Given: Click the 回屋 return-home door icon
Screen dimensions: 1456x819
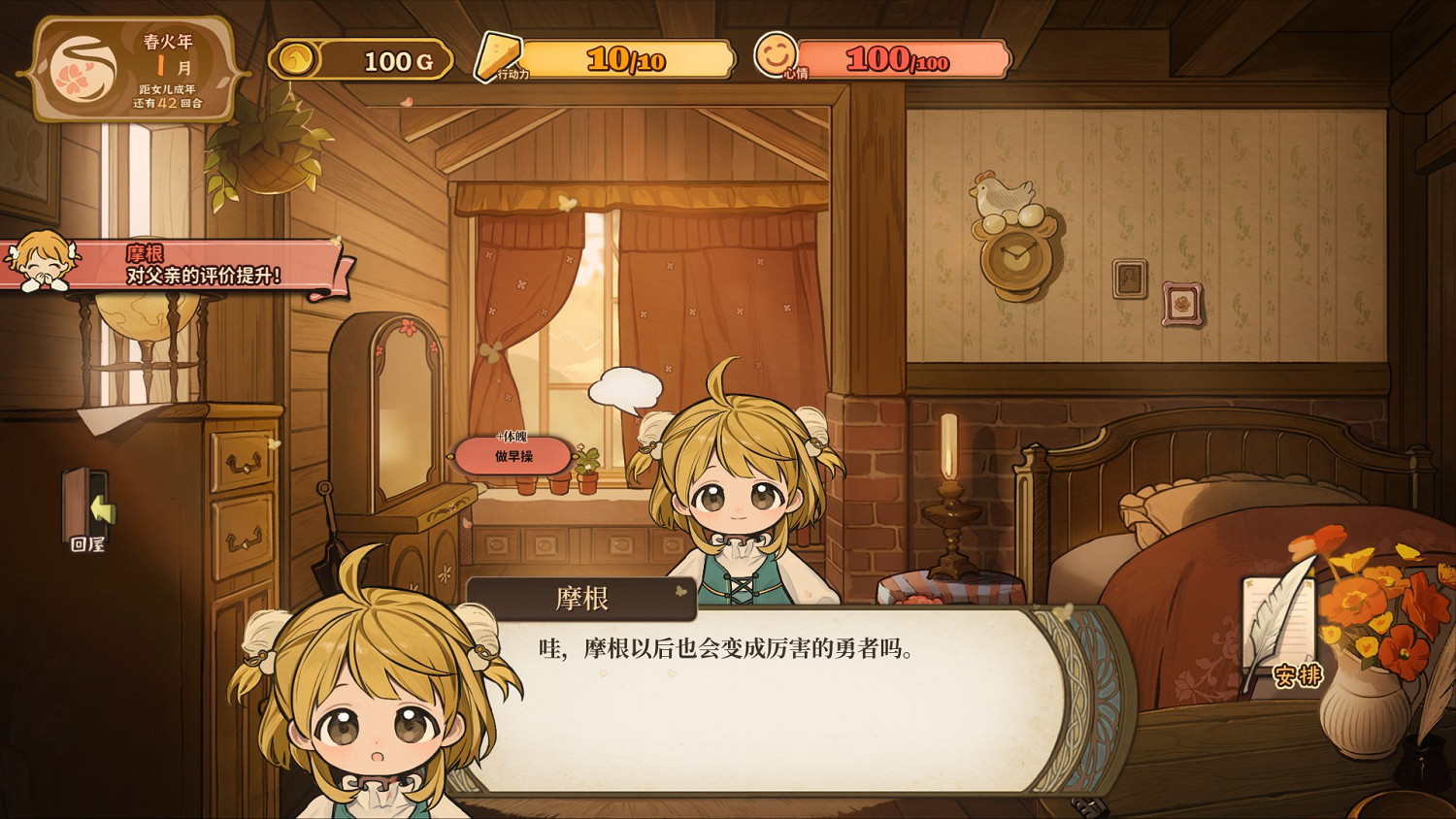Looking at the screenshot, I should click(85, 505).
